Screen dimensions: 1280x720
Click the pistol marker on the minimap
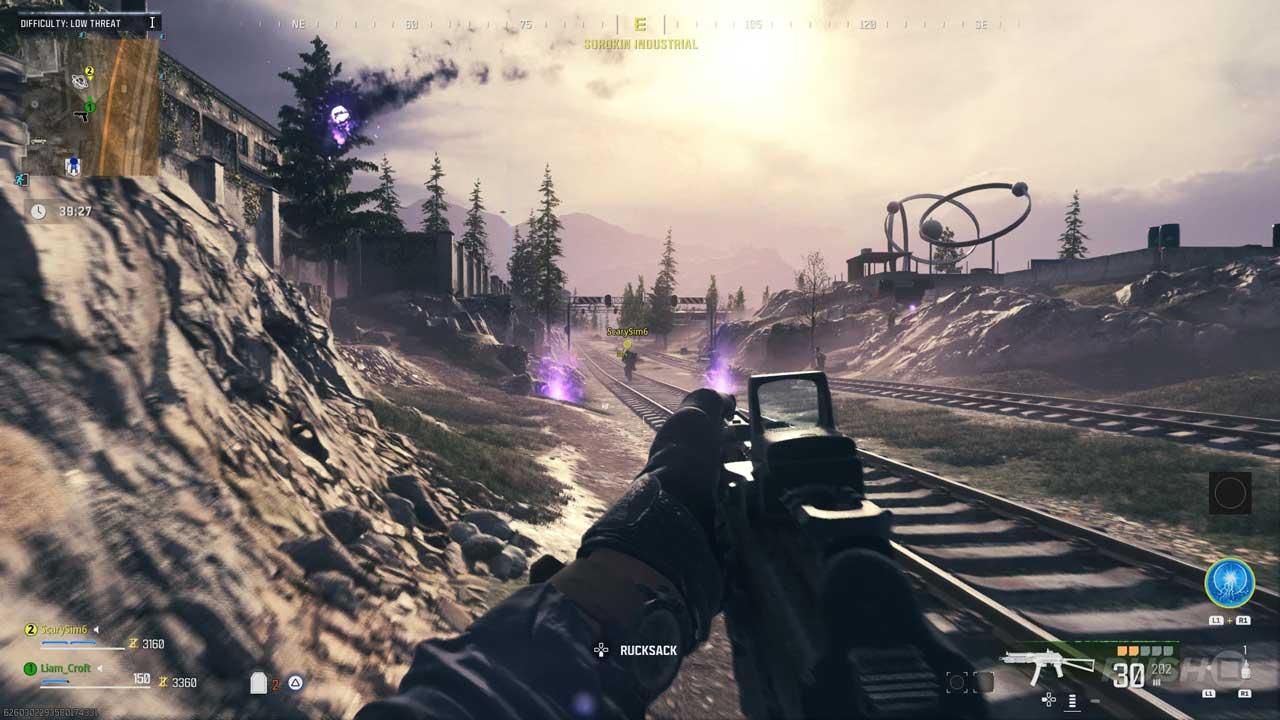pyautogui.click(x=81, y=117)
